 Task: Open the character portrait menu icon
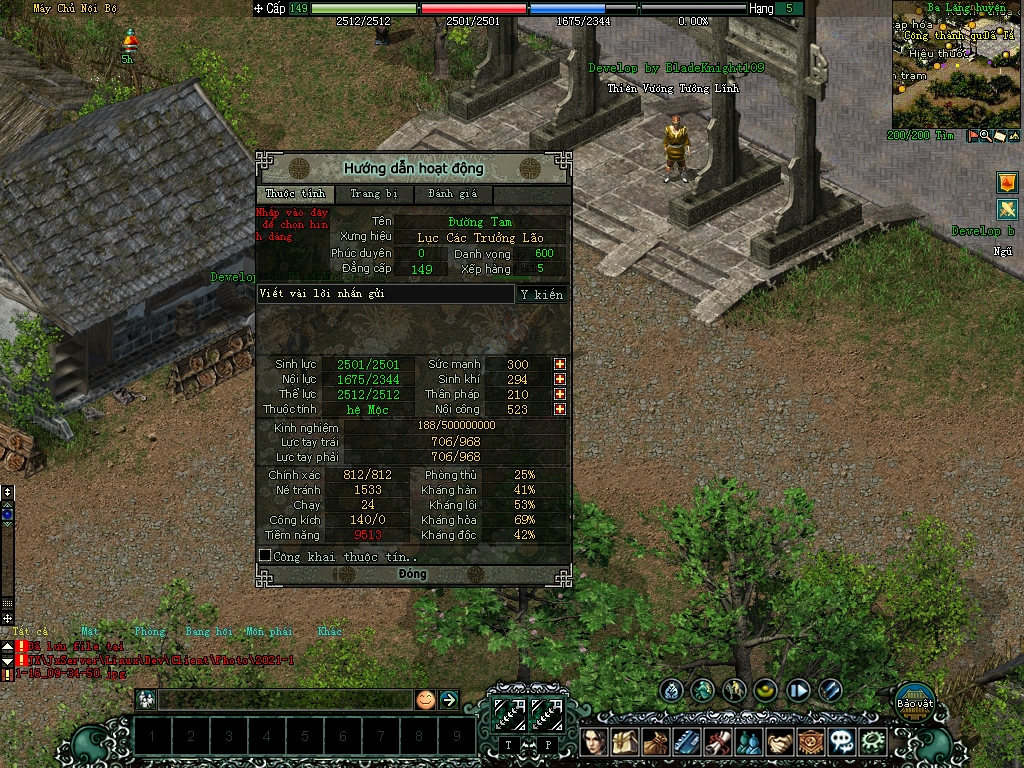pyautogui.click(x=595, y=742)
